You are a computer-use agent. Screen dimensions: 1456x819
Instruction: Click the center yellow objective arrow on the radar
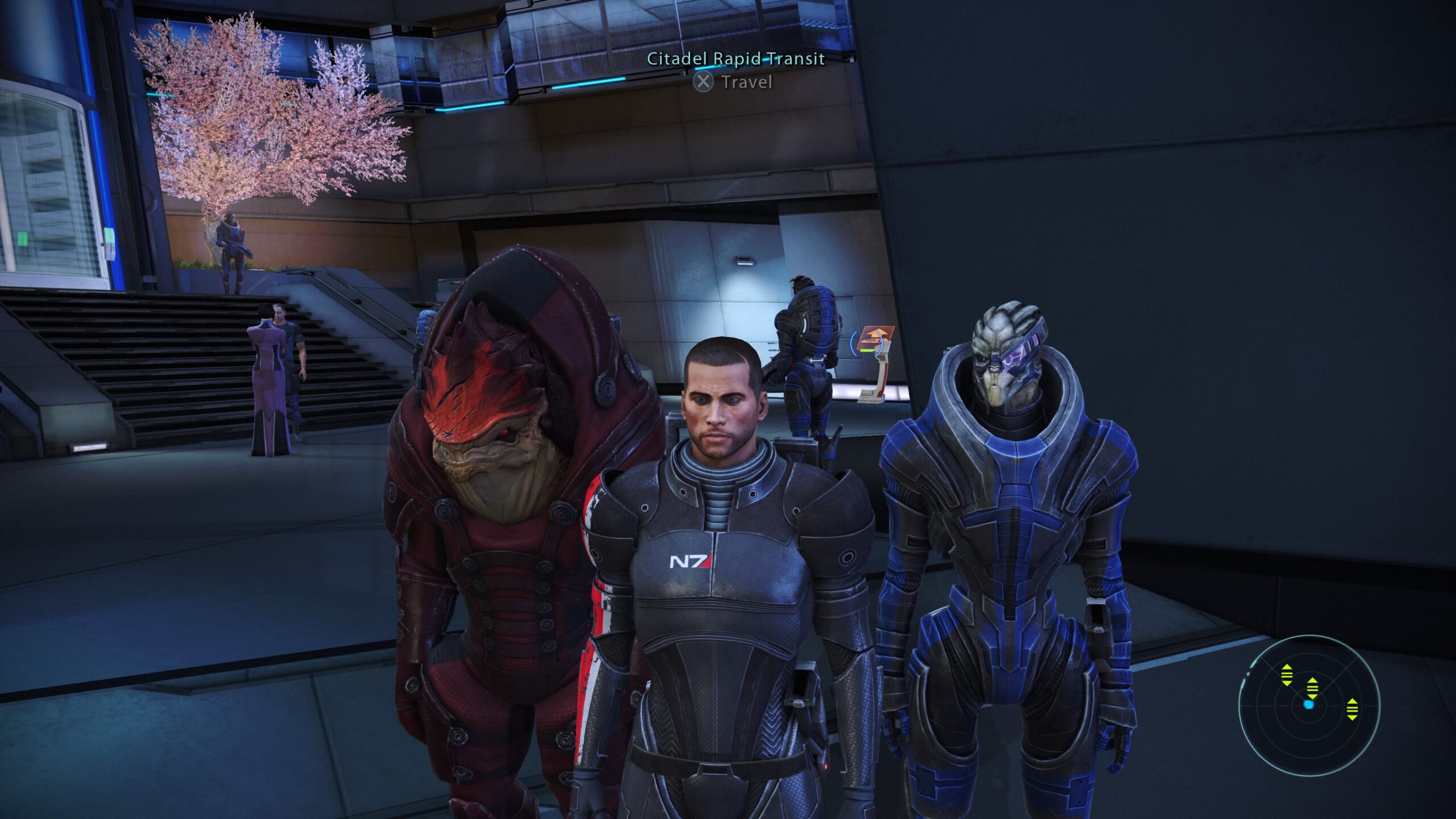[1312, 688]
